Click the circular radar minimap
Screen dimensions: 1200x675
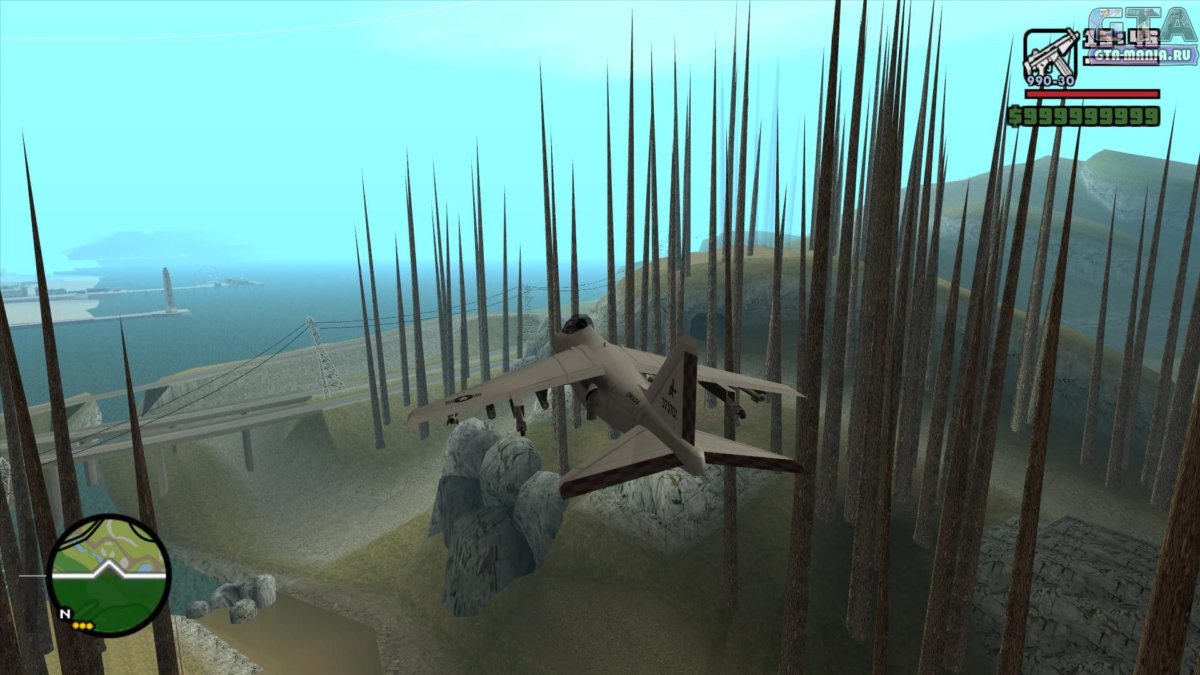[x=109, y=575]
